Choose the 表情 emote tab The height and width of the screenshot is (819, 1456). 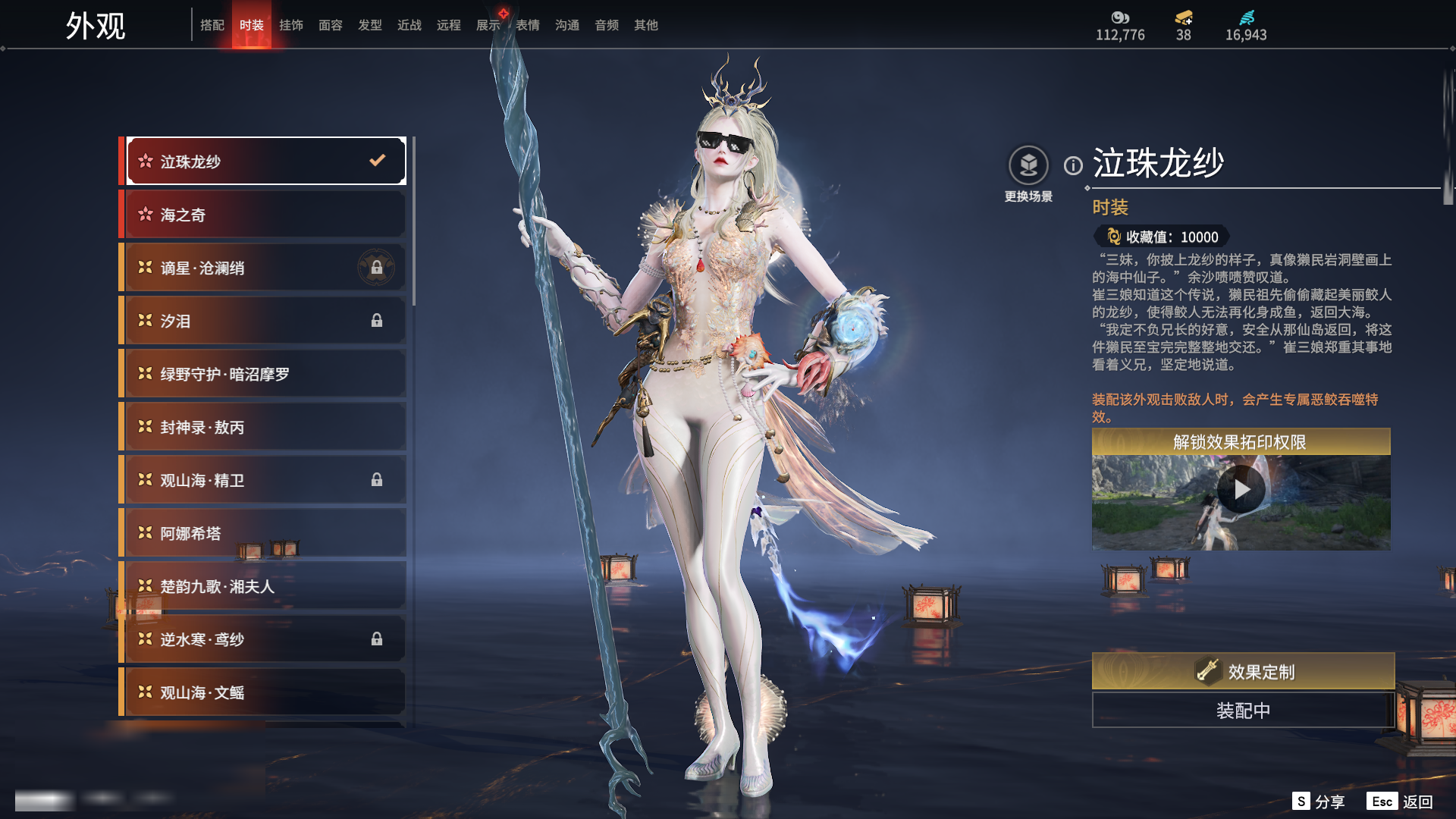point(528,25)
